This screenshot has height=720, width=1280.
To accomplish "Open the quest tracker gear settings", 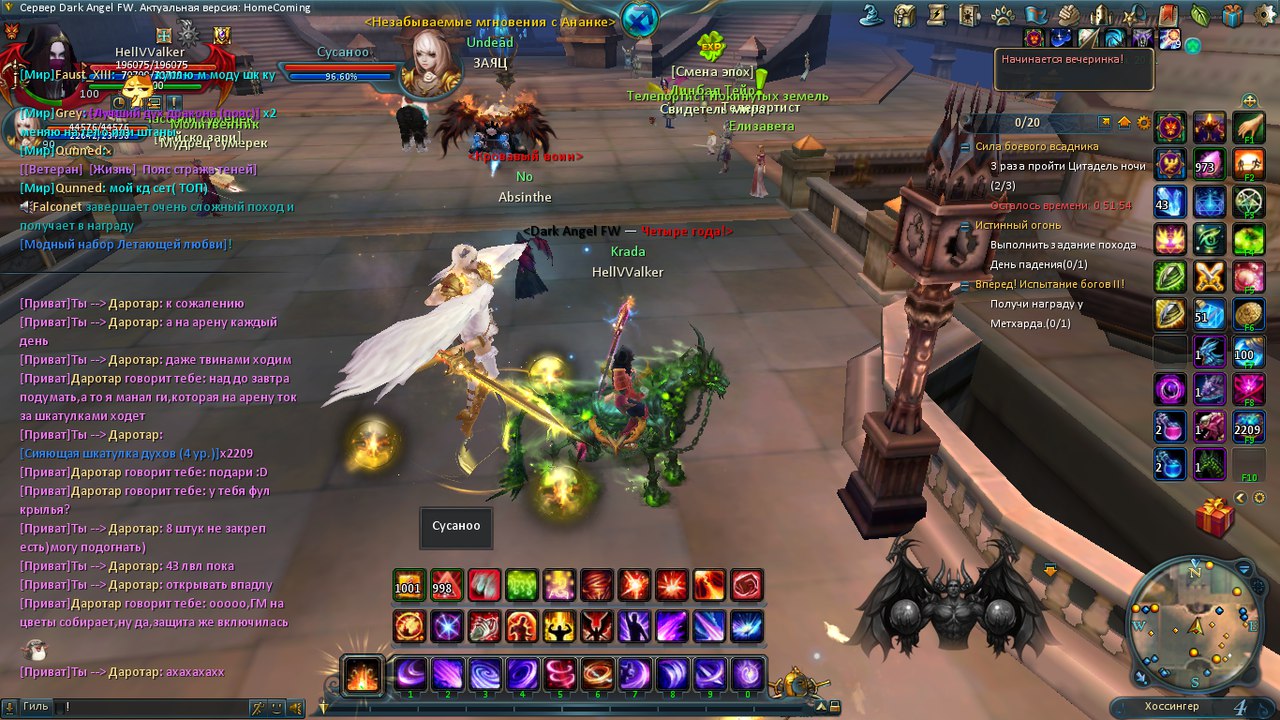I will coord(1144,122).
